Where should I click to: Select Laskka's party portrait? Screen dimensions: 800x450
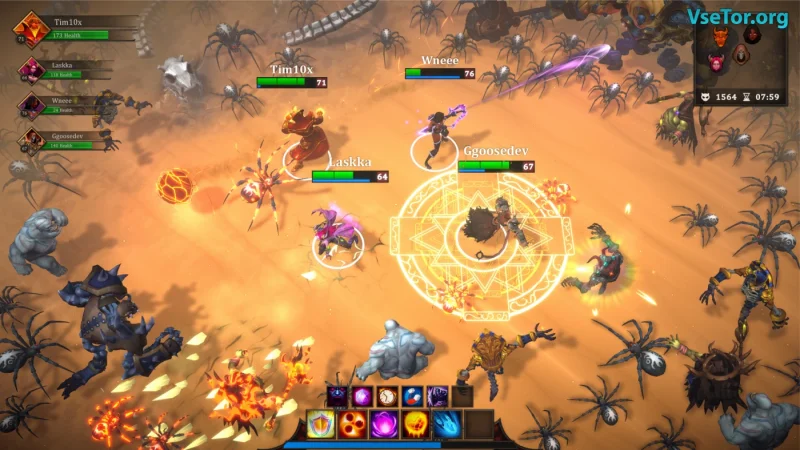30,70
